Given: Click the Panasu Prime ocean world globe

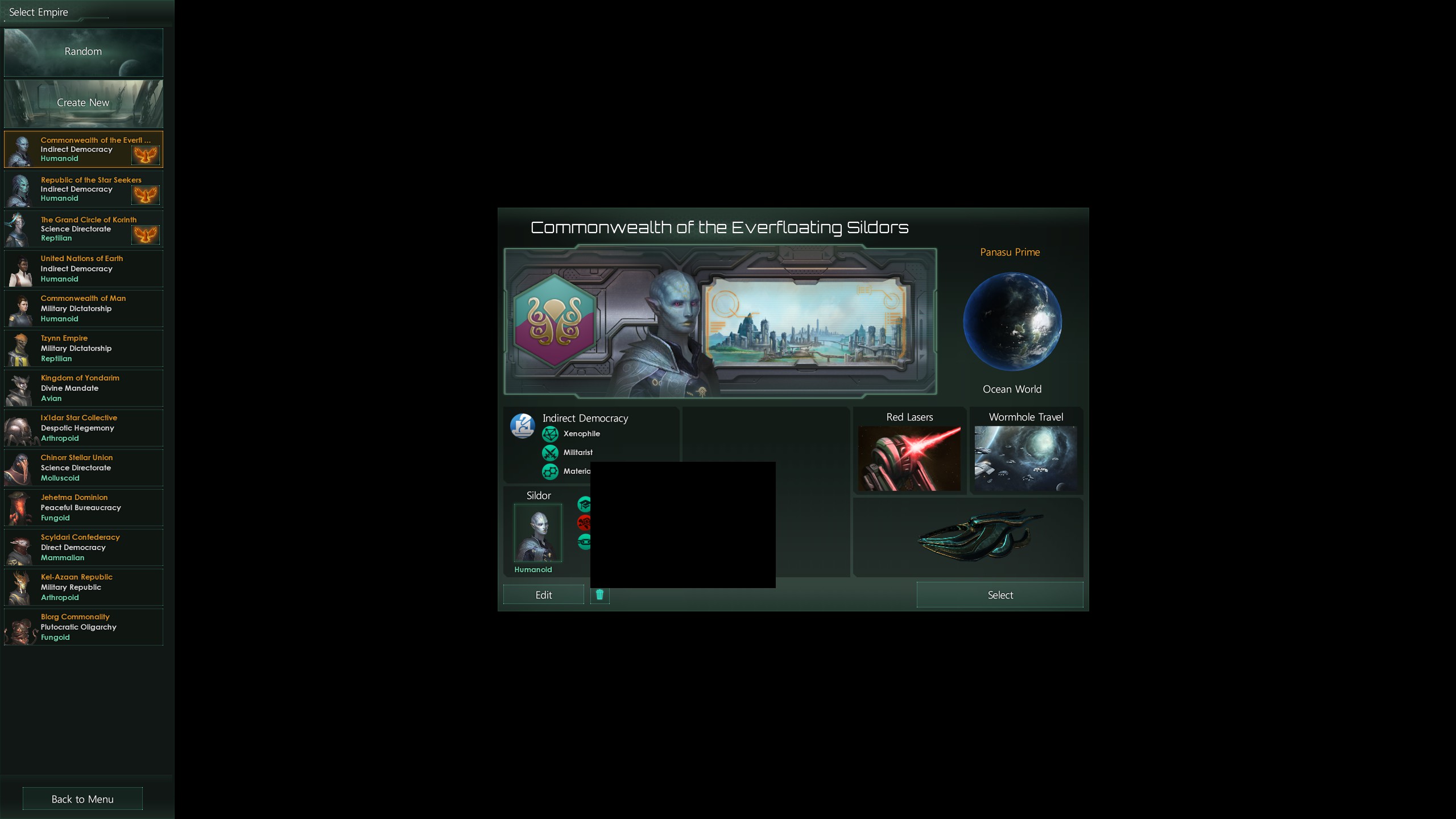Looking at the screenshot, I should click(x=1012, y=322).
